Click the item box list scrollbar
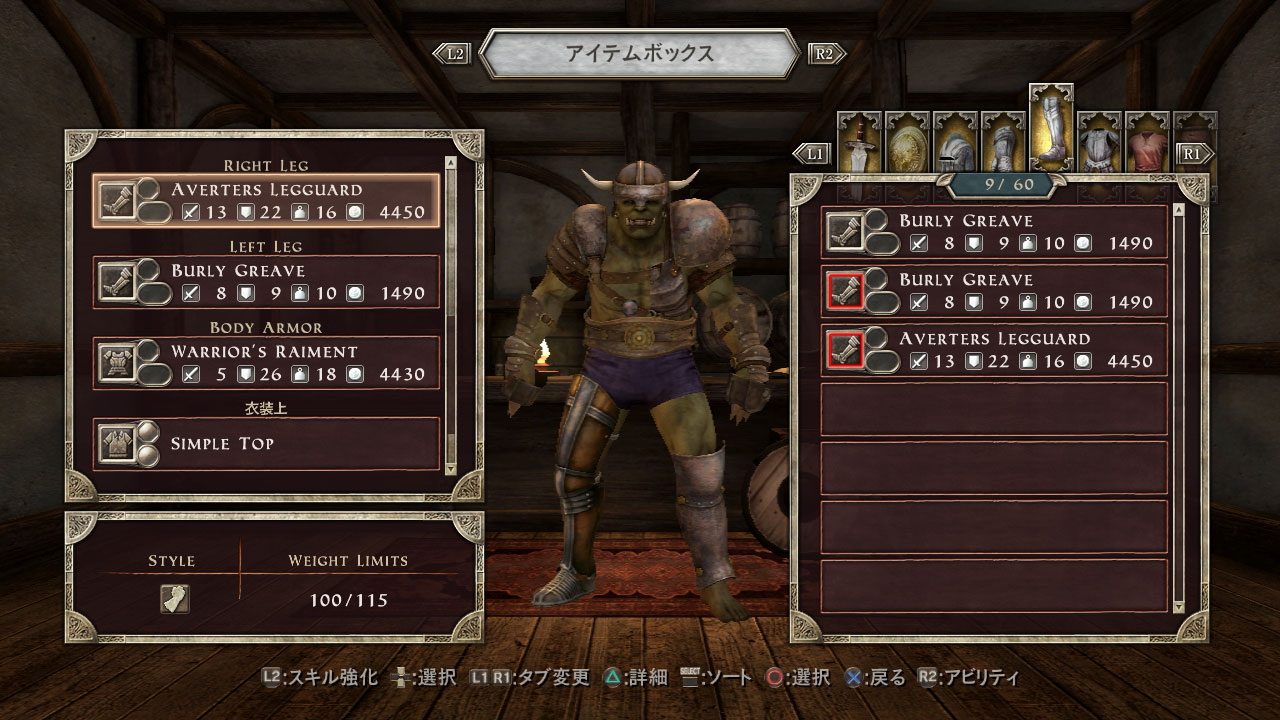The image size is (1280, 720). (x=1179, y=408)
